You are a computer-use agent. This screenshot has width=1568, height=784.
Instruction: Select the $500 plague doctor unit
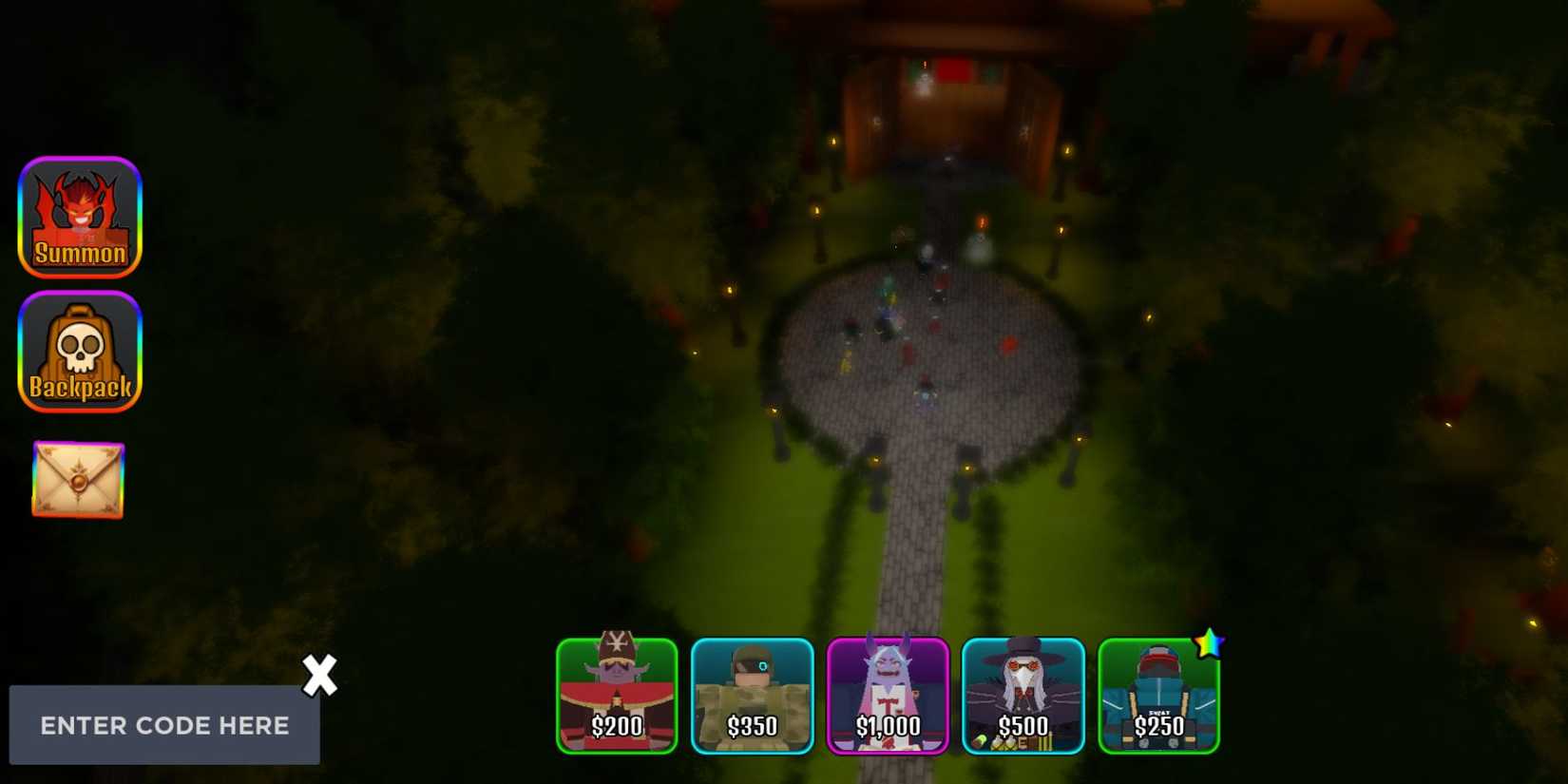pos(1023,697)
